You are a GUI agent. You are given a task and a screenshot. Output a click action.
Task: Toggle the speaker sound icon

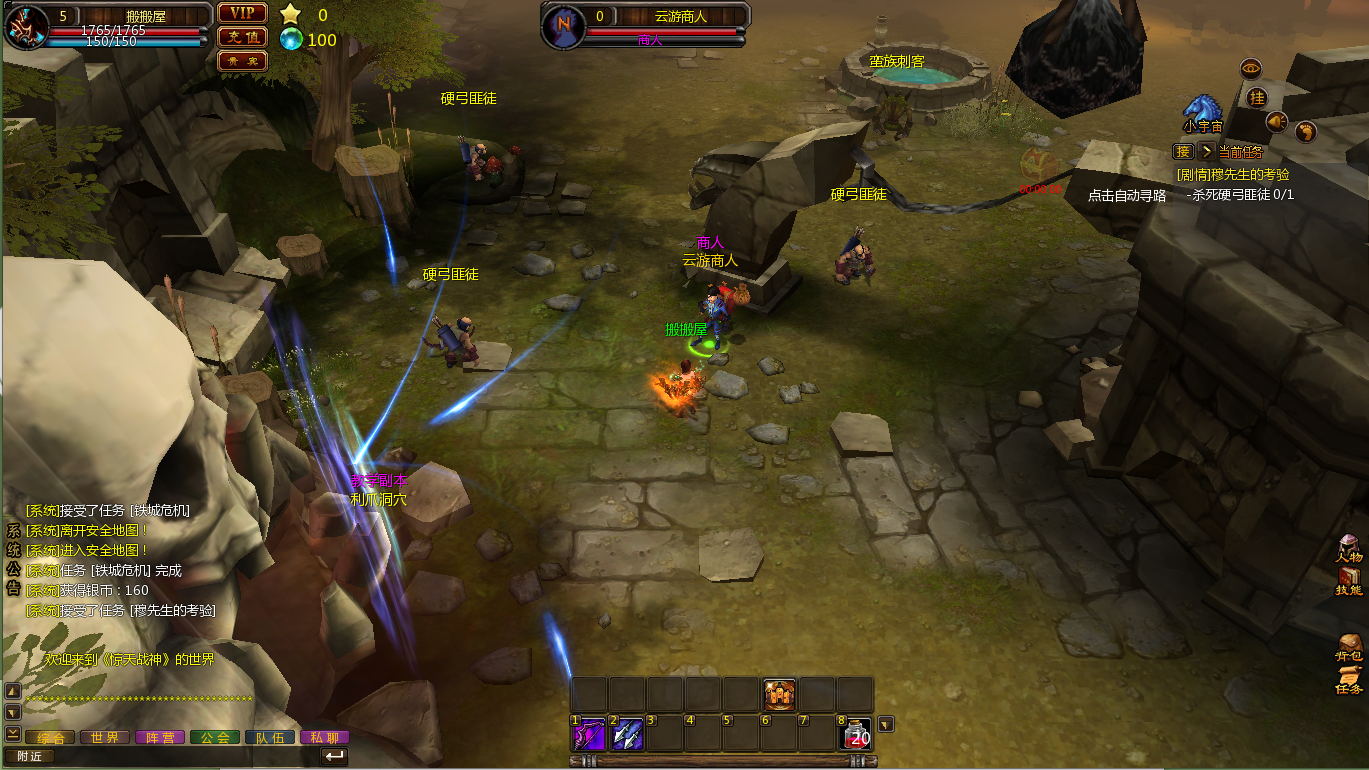pos(1276,122)
